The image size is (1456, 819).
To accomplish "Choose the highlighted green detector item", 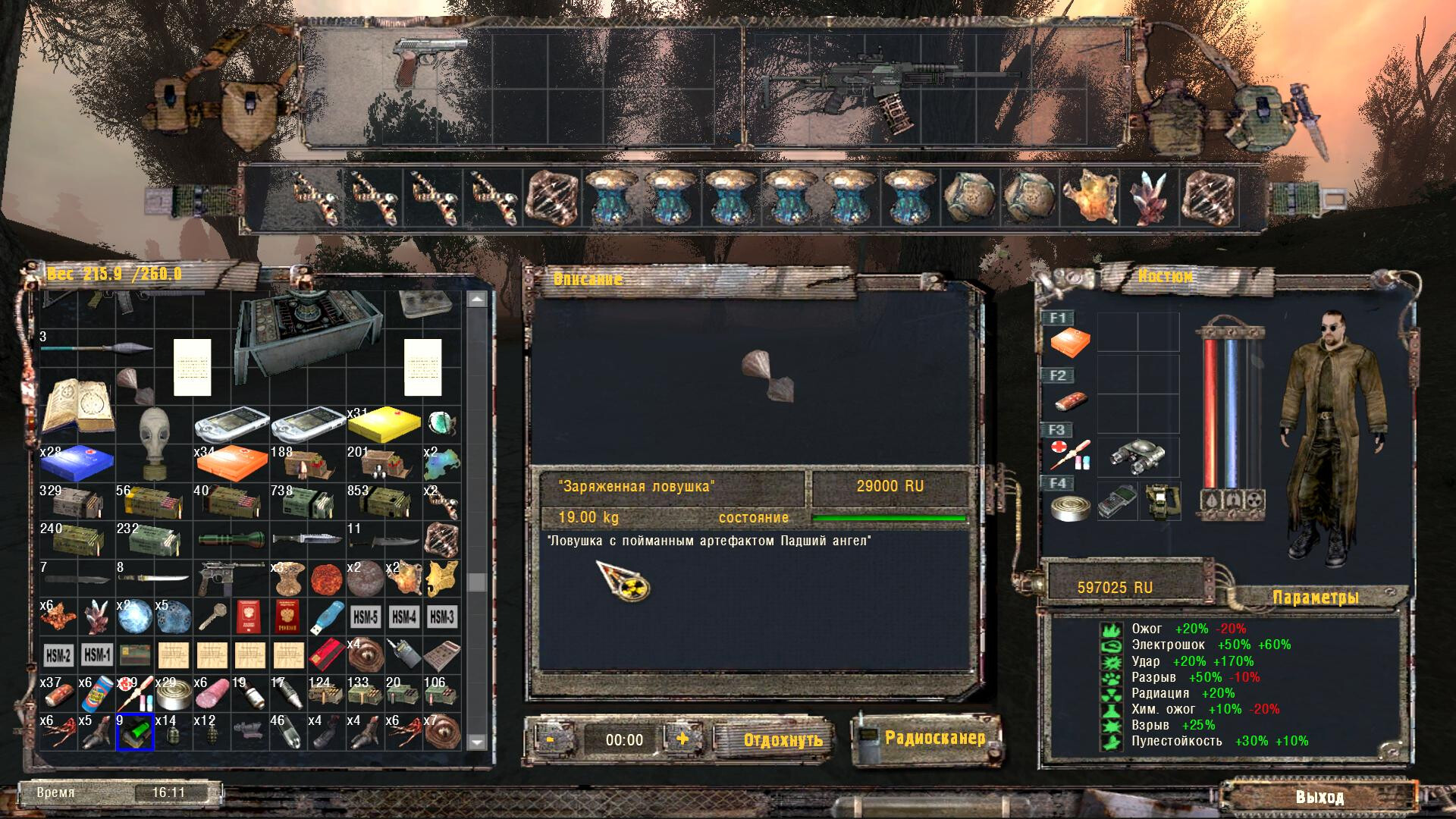I will tap(135, 733).
